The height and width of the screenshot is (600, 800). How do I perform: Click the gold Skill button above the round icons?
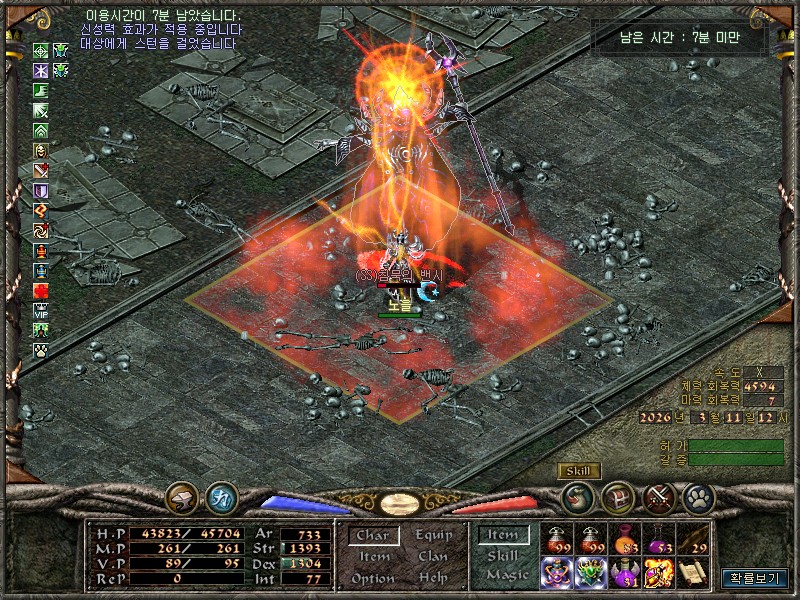click(x=579, y=471)
